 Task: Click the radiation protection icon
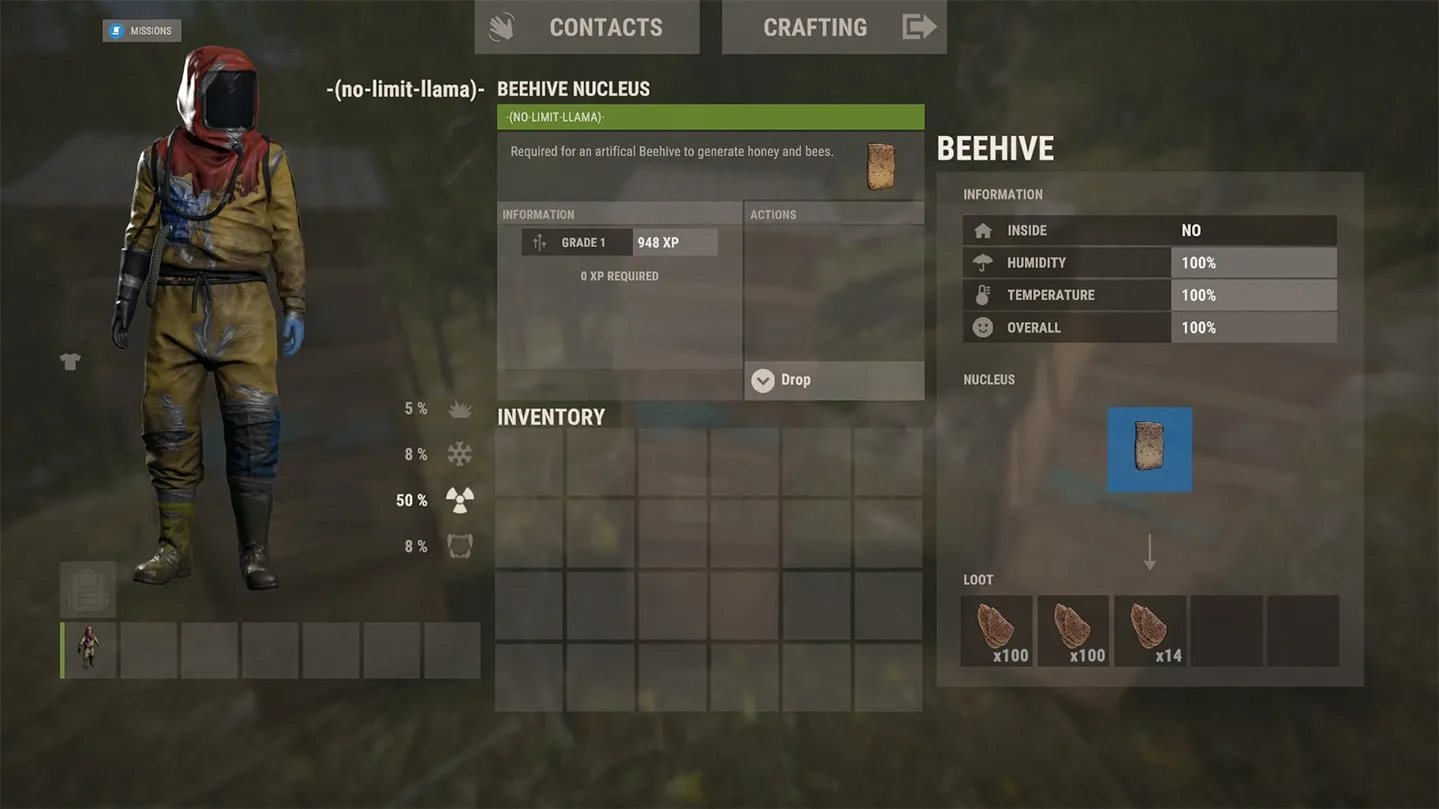(458, 500)
